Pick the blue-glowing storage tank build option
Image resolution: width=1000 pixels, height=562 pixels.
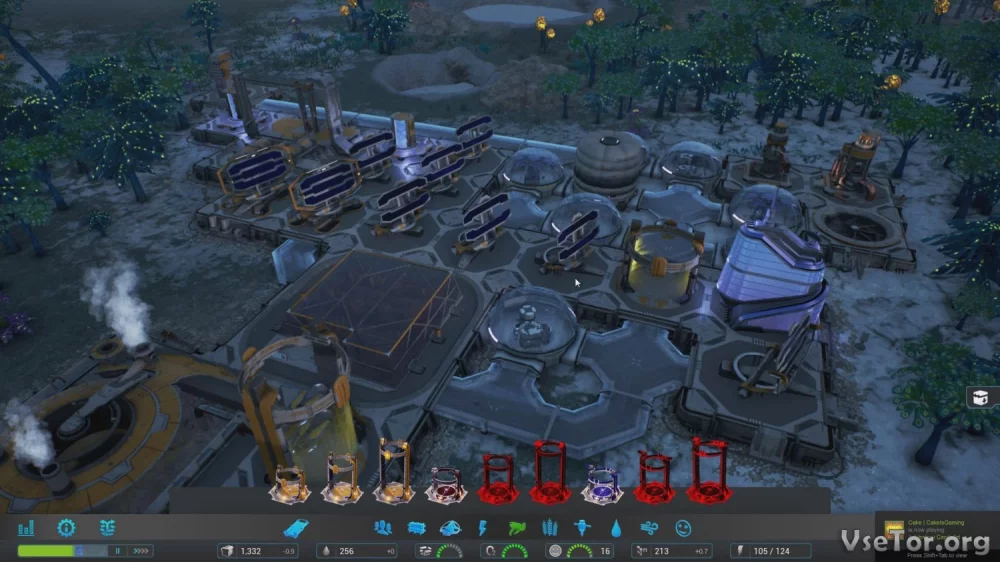602,484
